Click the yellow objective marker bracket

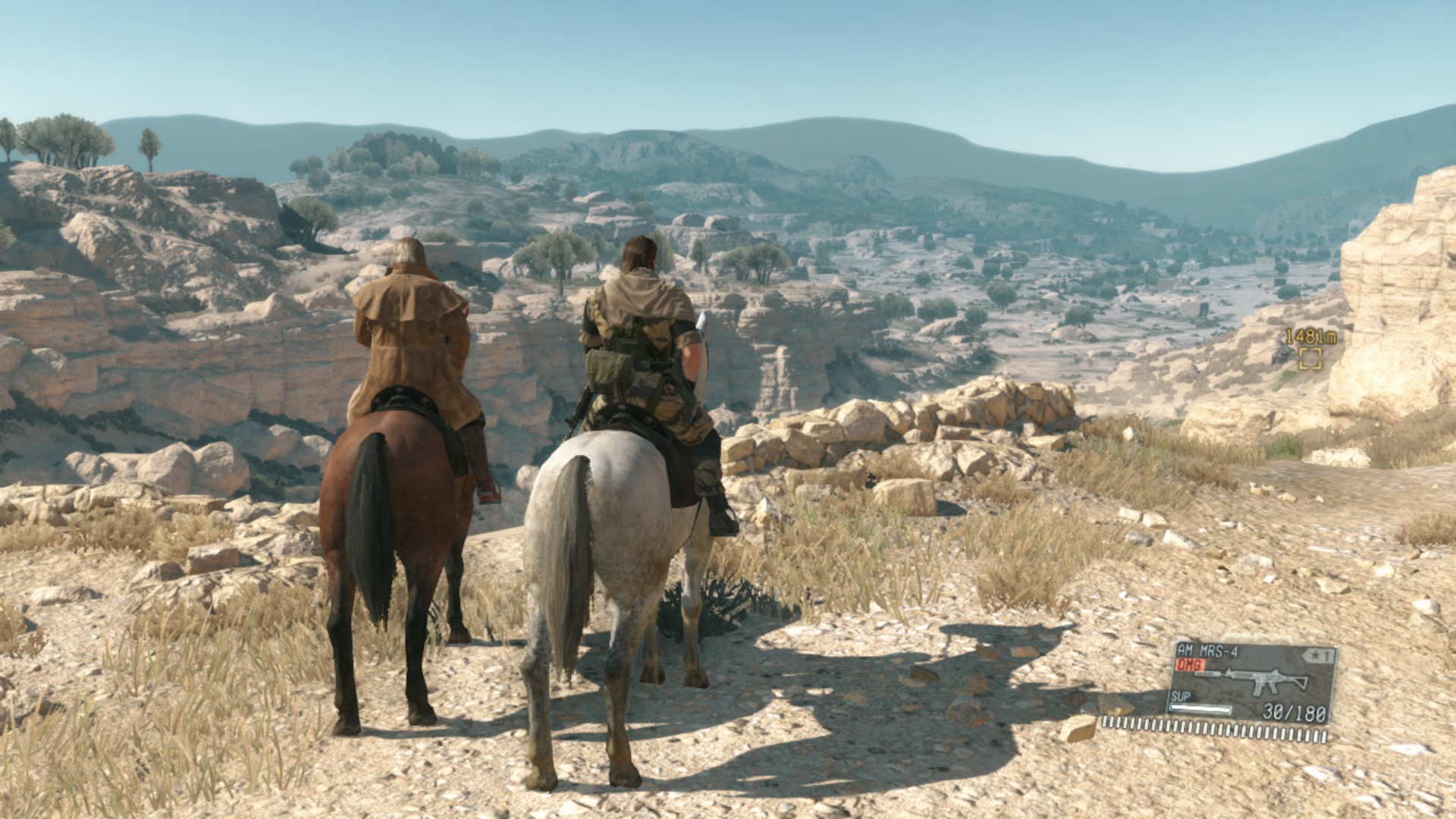click(x=1310, y=359)
